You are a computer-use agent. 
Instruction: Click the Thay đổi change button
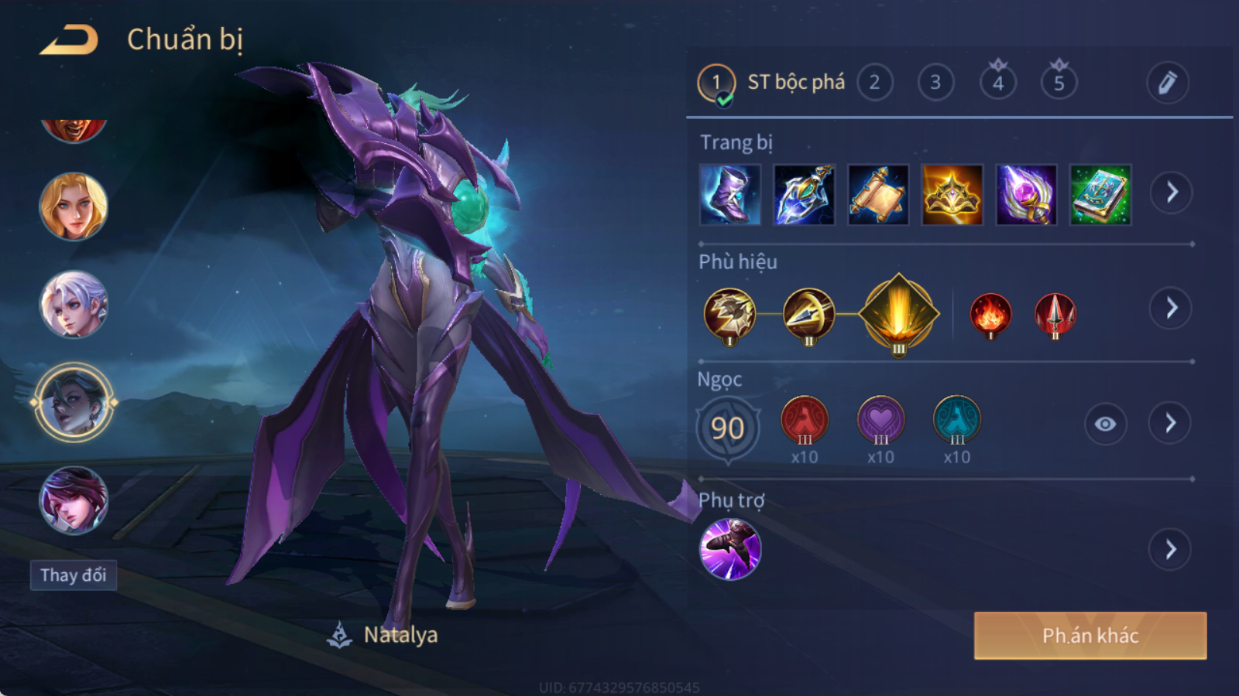click(x=73, y=575)
